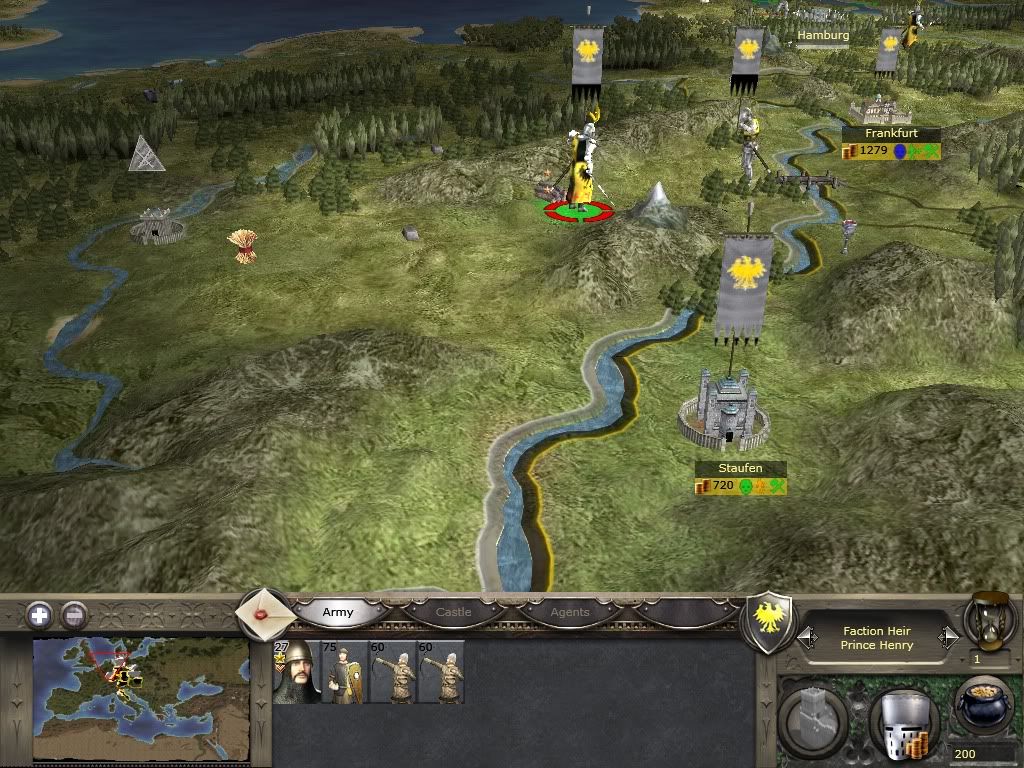Click the Faction Heir Prince Henry panel
Viewport: 1024px width, 768px height.
877,638
